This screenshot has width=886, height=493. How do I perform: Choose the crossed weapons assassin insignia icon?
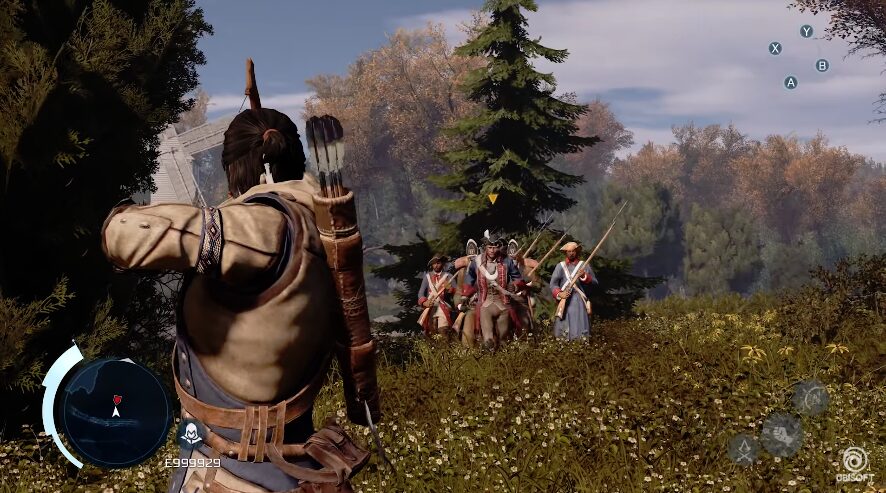[743, 448]
